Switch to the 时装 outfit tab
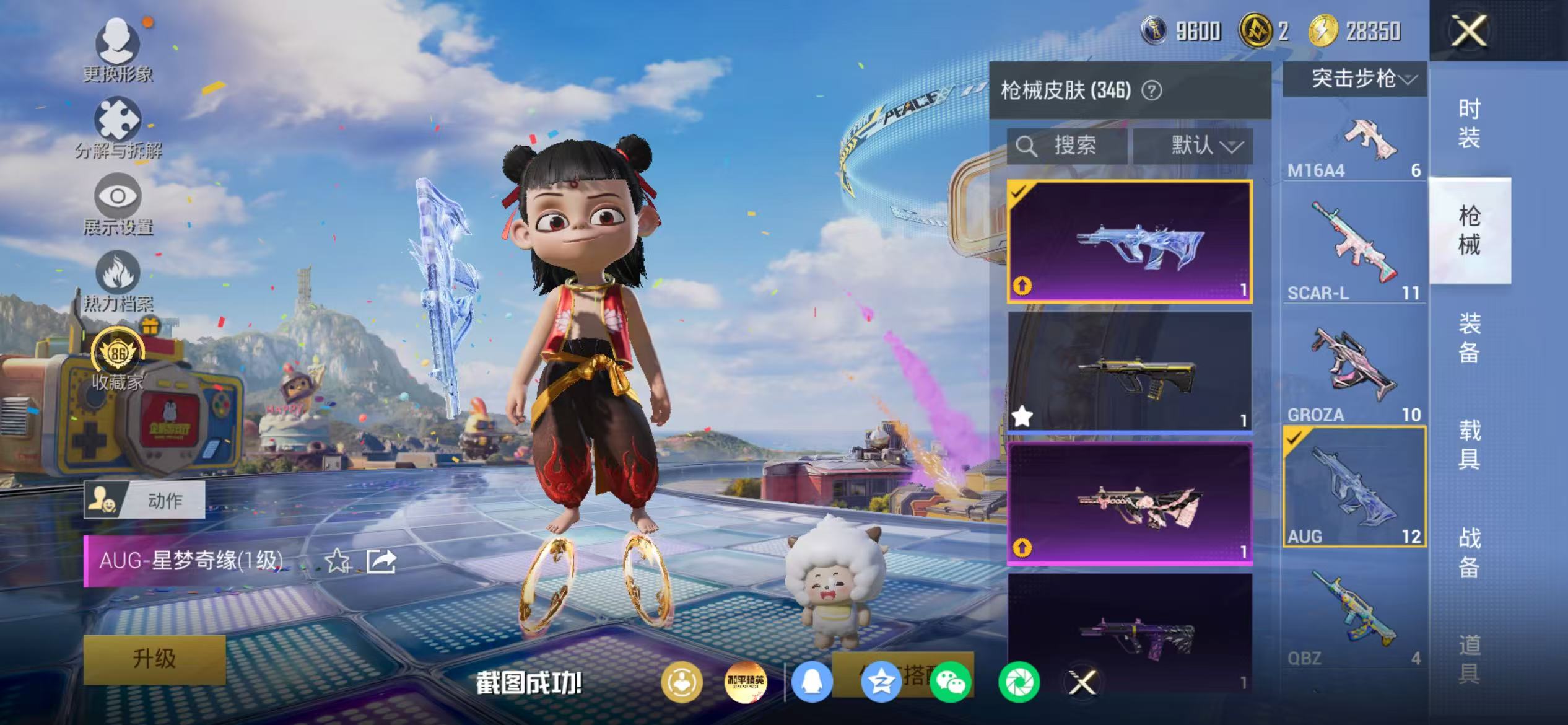 (1469, 123)
